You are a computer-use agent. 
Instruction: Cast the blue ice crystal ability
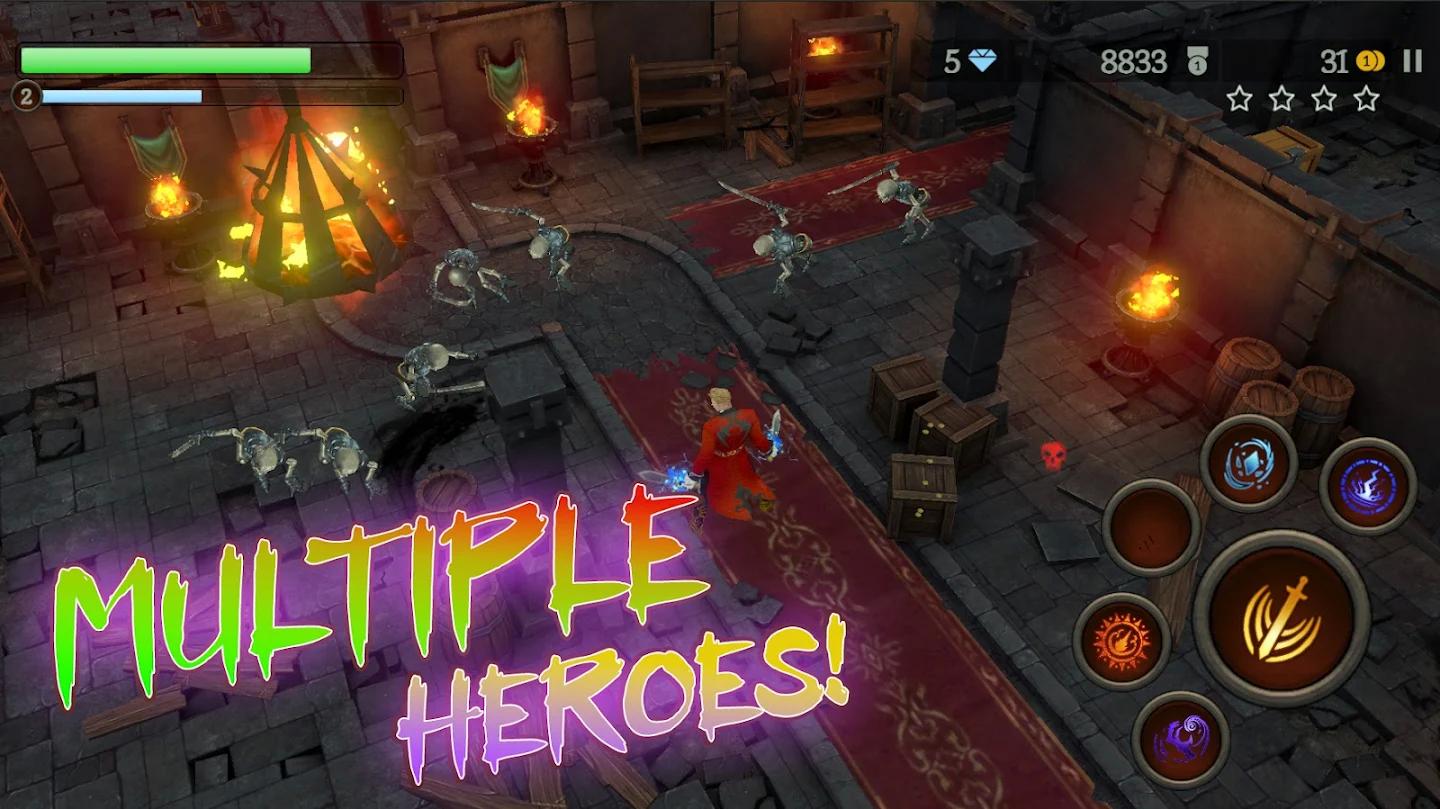pos(1248,463)
